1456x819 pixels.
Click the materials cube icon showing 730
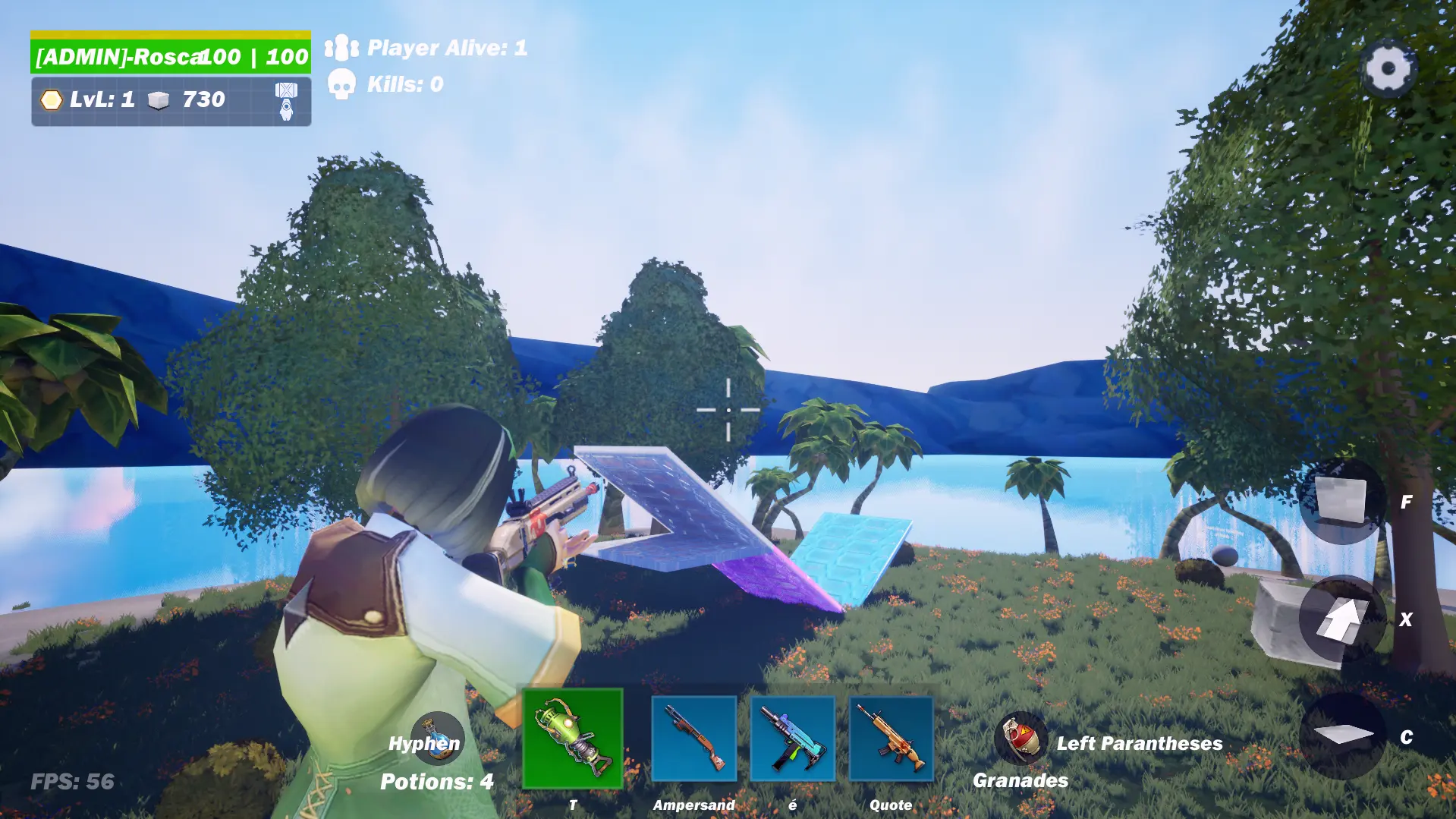[x=157, y=99]
